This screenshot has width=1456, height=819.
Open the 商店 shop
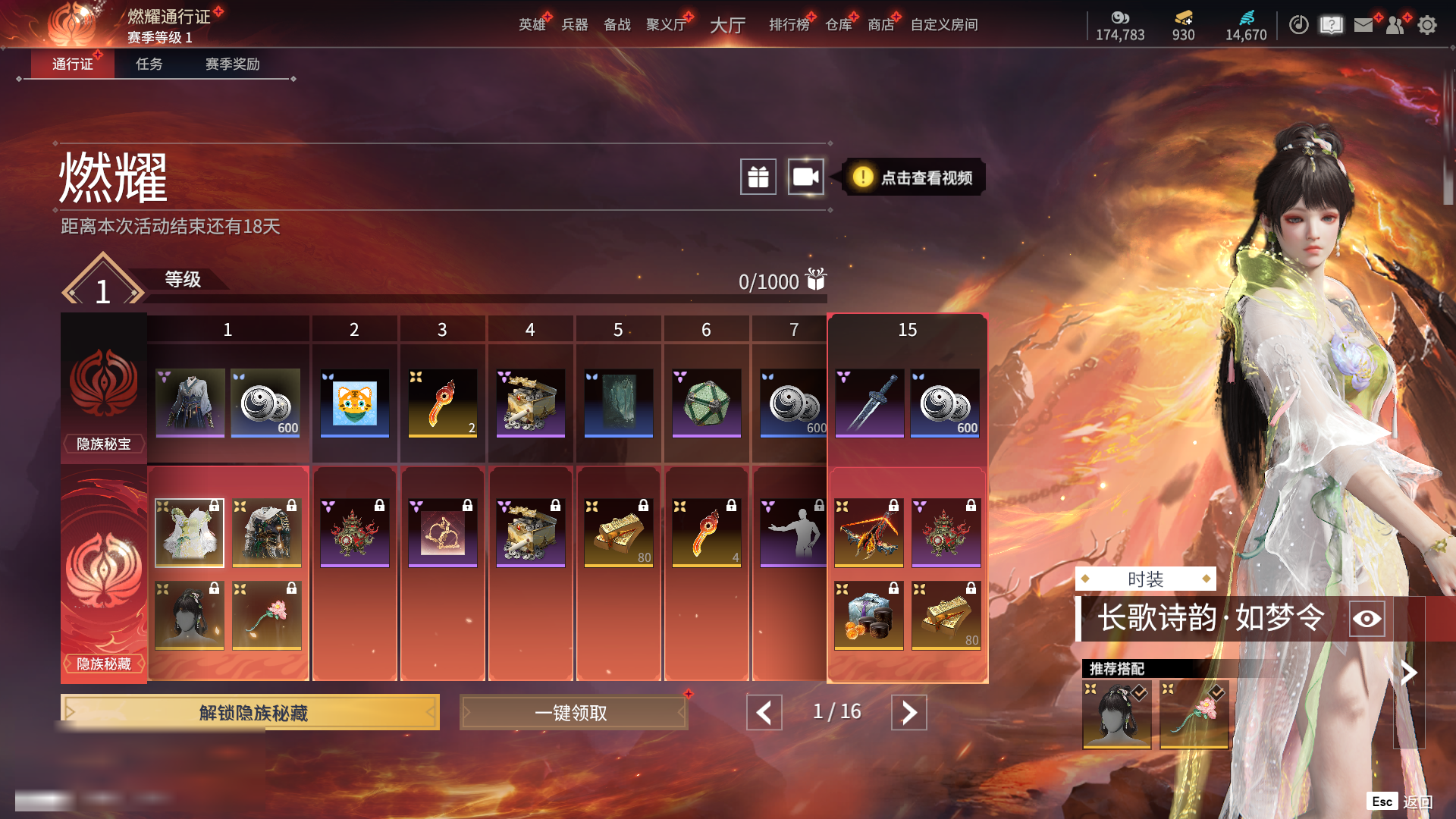pyautogui.click(x=880, y=25)
